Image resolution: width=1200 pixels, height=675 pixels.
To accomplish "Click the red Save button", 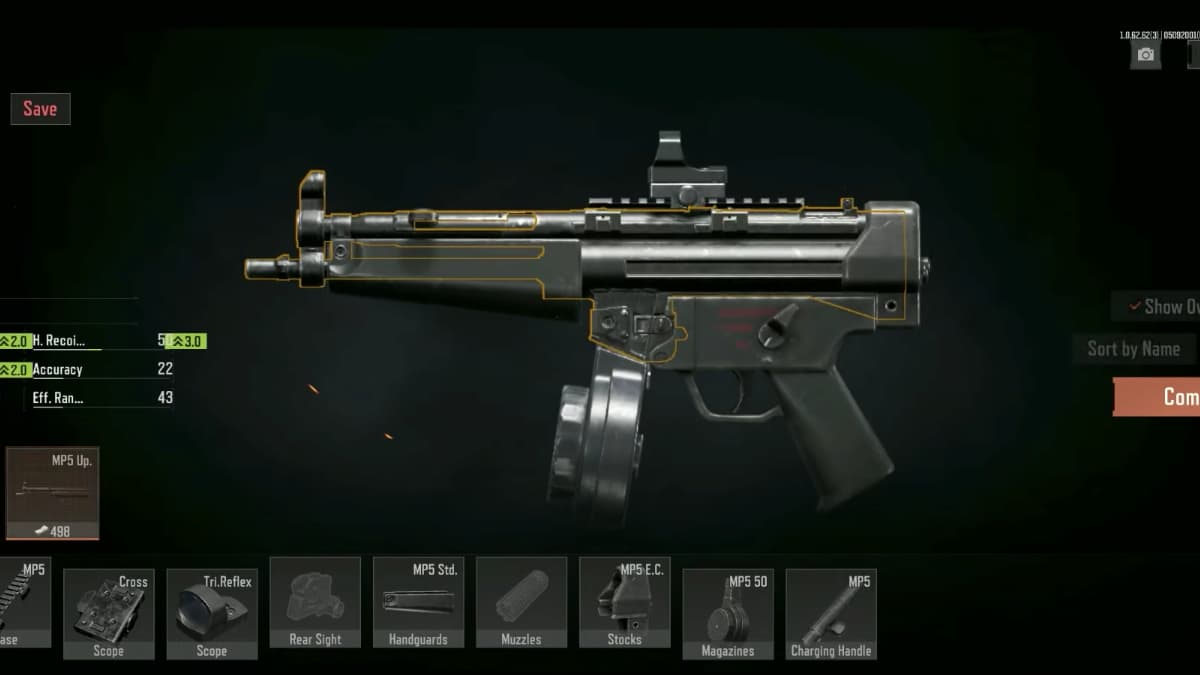I will coord(40,109).
